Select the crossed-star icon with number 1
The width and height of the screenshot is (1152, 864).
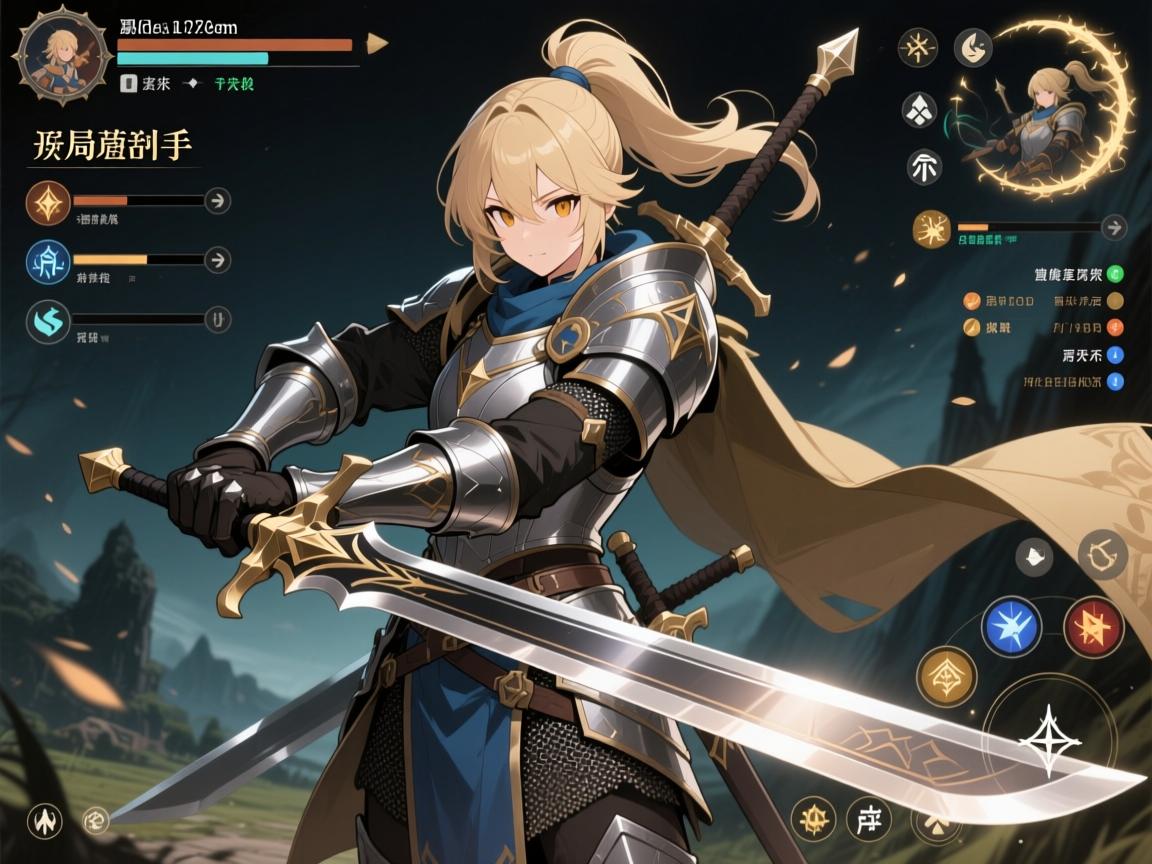[x=917, y=47]
